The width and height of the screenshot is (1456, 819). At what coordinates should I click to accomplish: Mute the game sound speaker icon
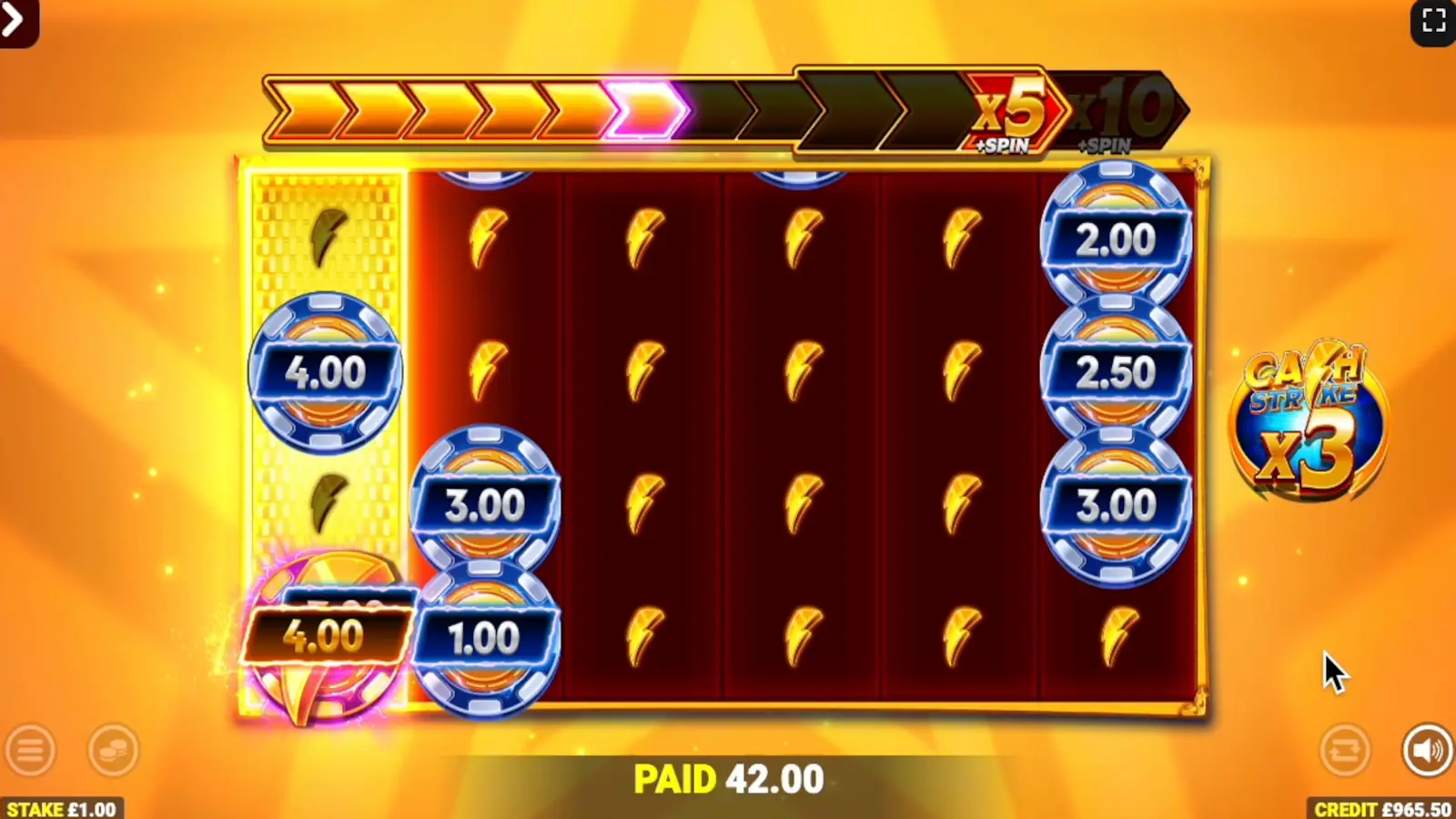(1424, 751)
